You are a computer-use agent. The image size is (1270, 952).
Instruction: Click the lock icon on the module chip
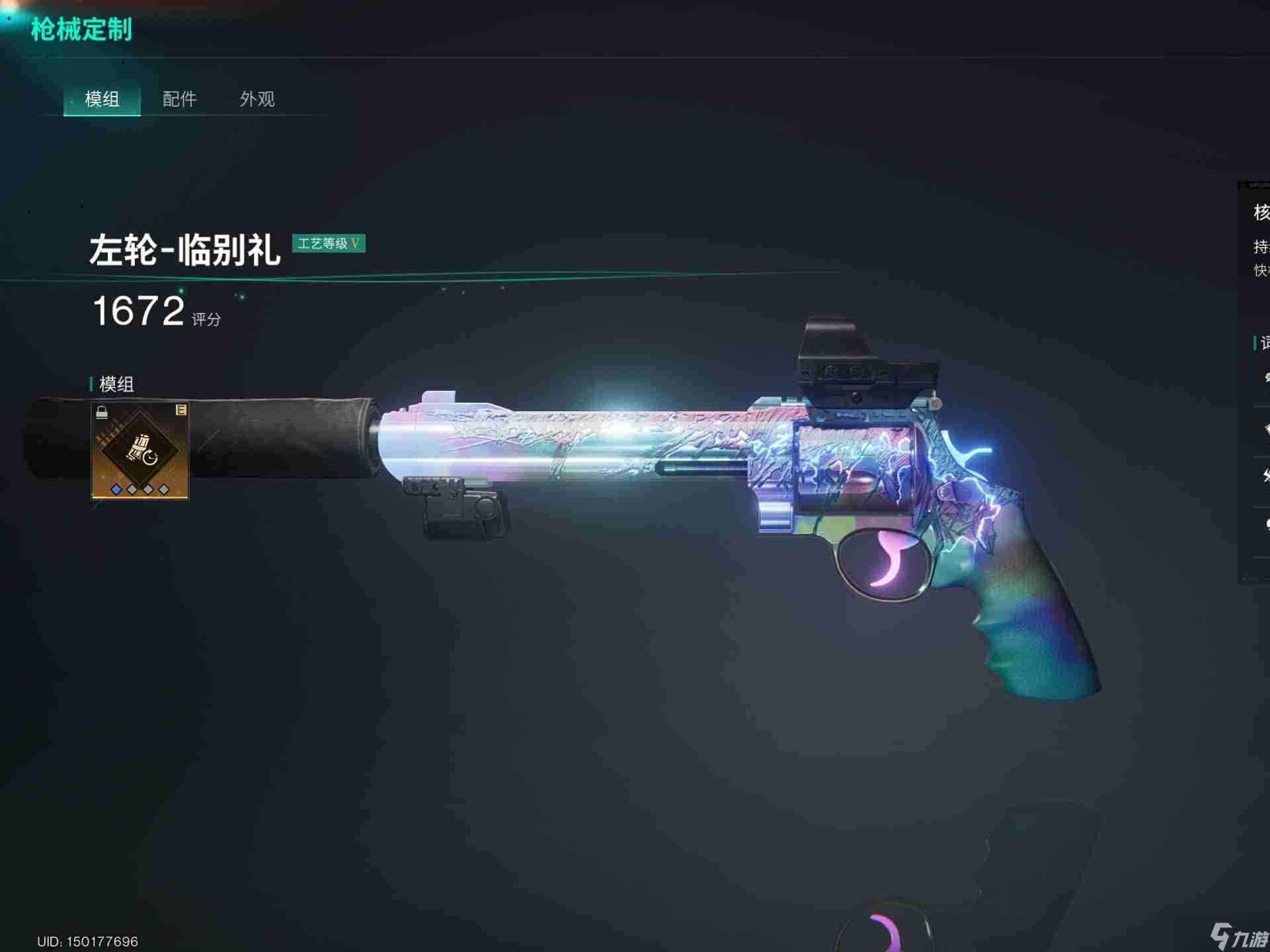(102, 412)
